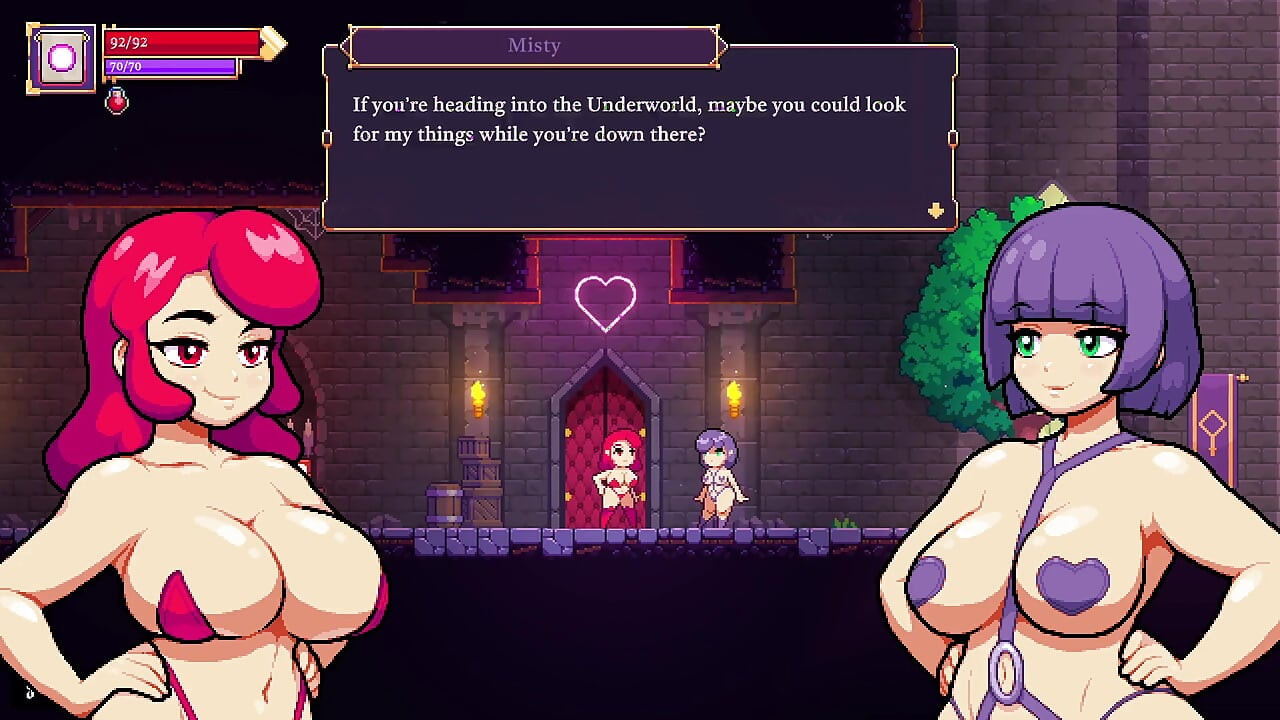Click the Underworld text in the dialogue

[x=641, y=104]
